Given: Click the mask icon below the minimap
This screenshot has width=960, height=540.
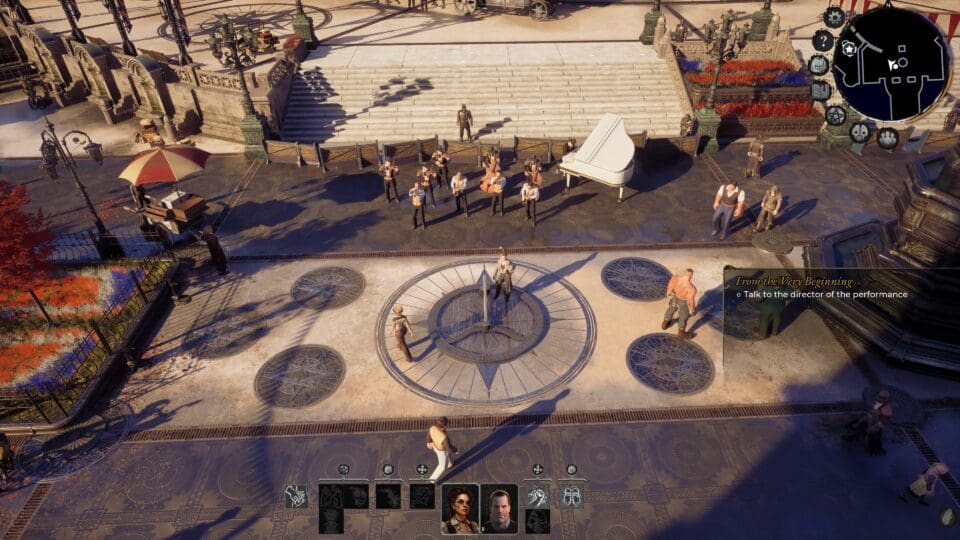Looking at the screenshot, I should coord(860,132).
